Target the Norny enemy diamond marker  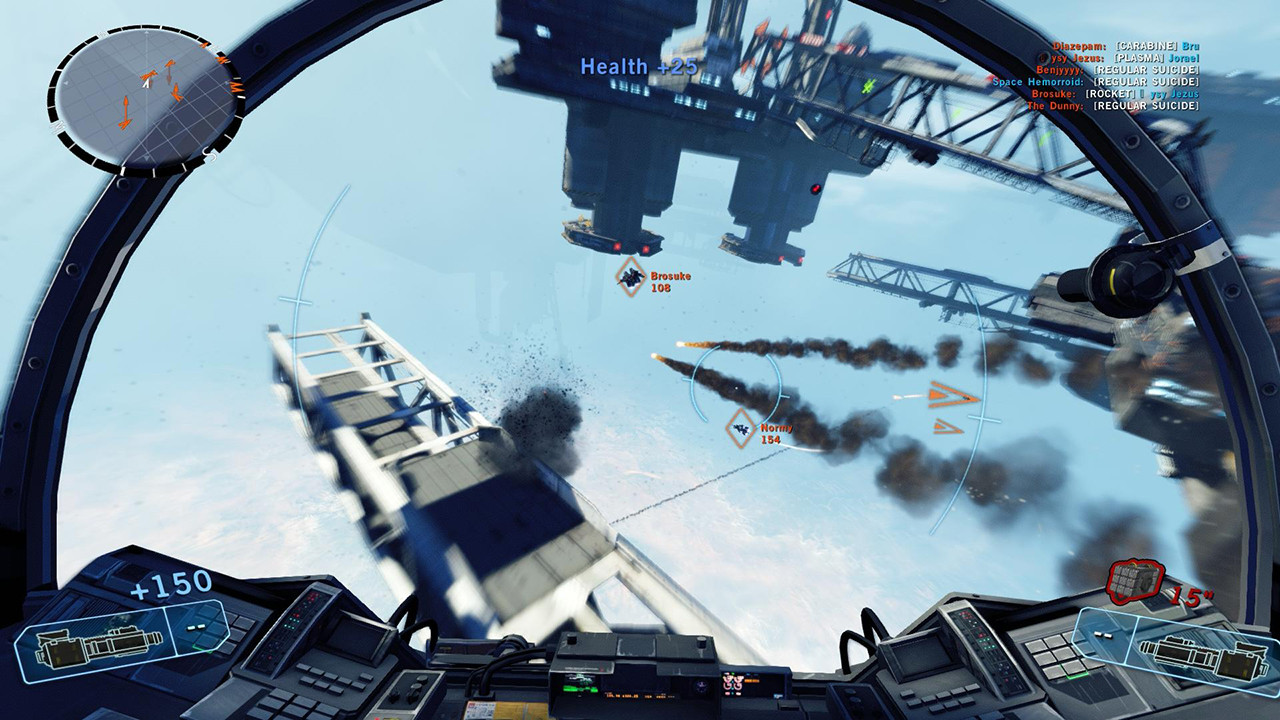[741, 428]
